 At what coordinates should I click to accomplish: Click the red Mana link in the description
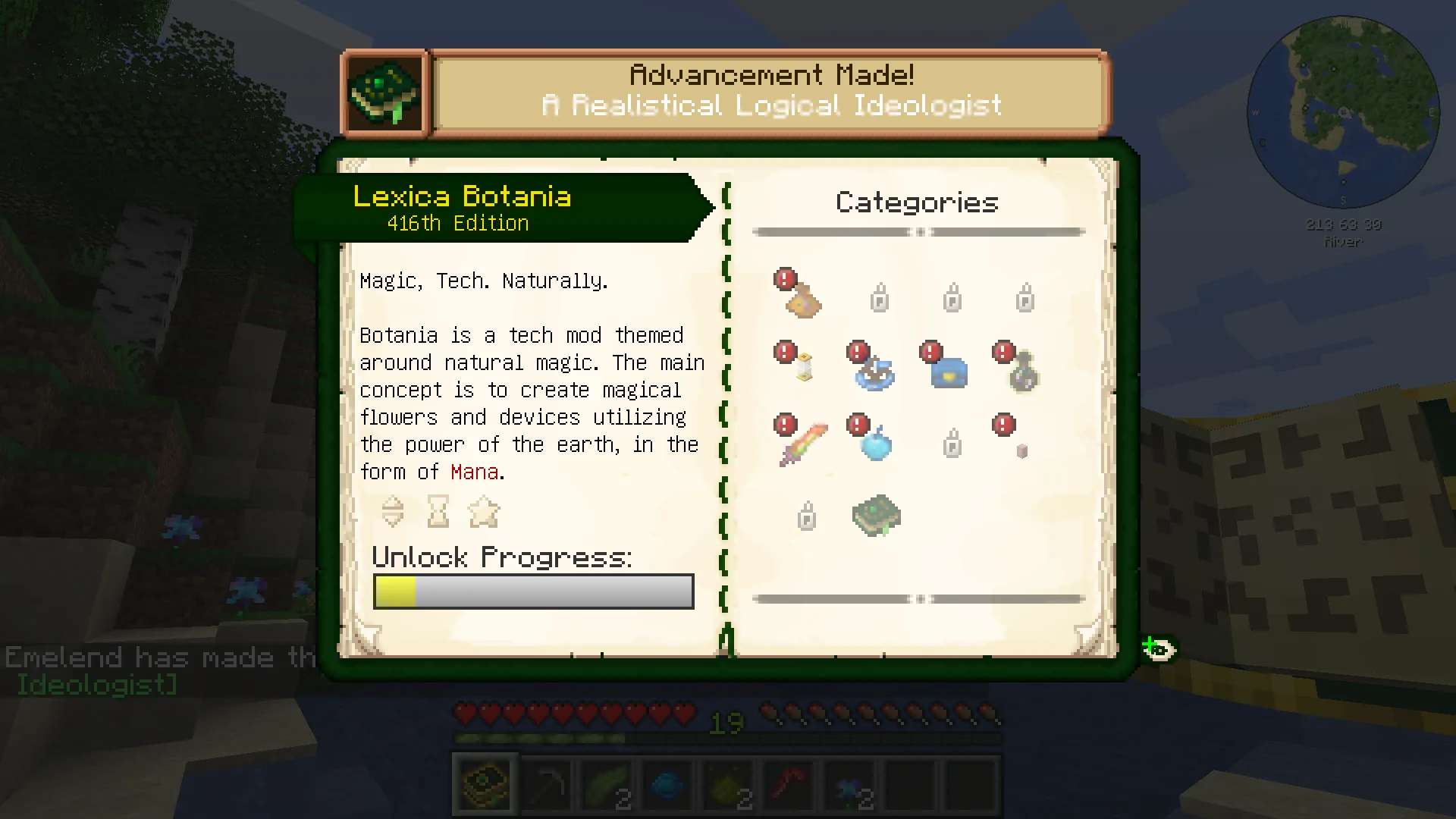[x=474, y=472]
